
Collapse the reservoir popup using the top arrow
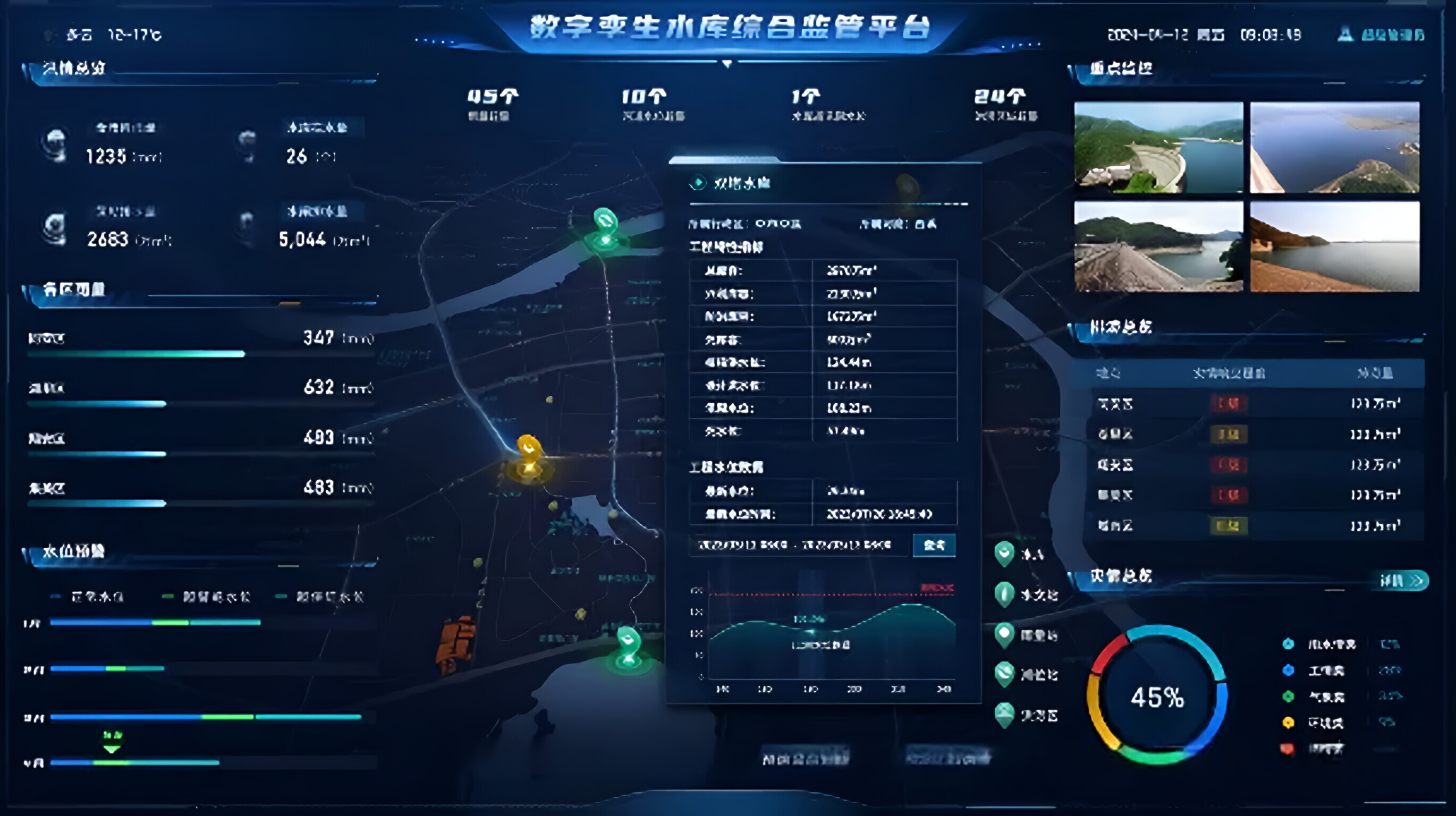(x=727, y=64)
